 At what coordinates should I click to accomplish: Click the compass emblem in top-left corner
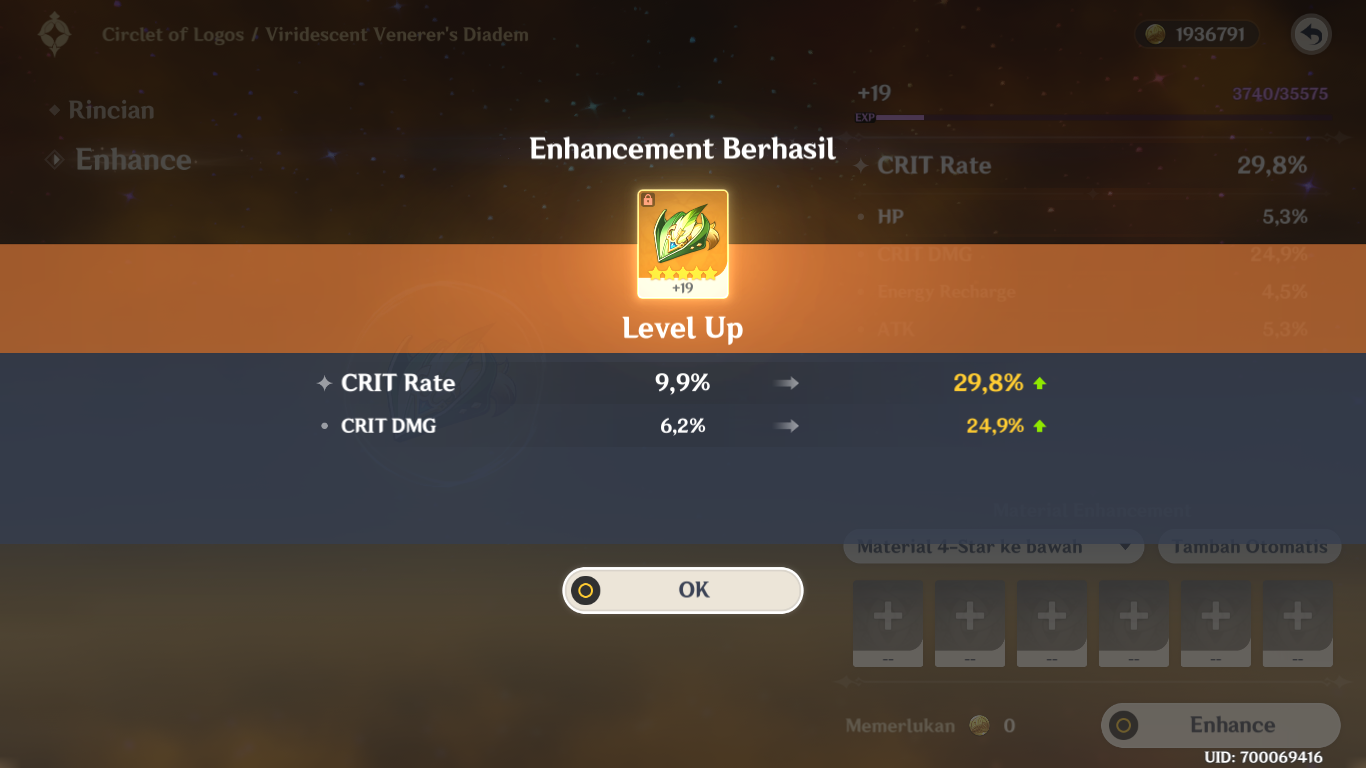pos(54,33)
